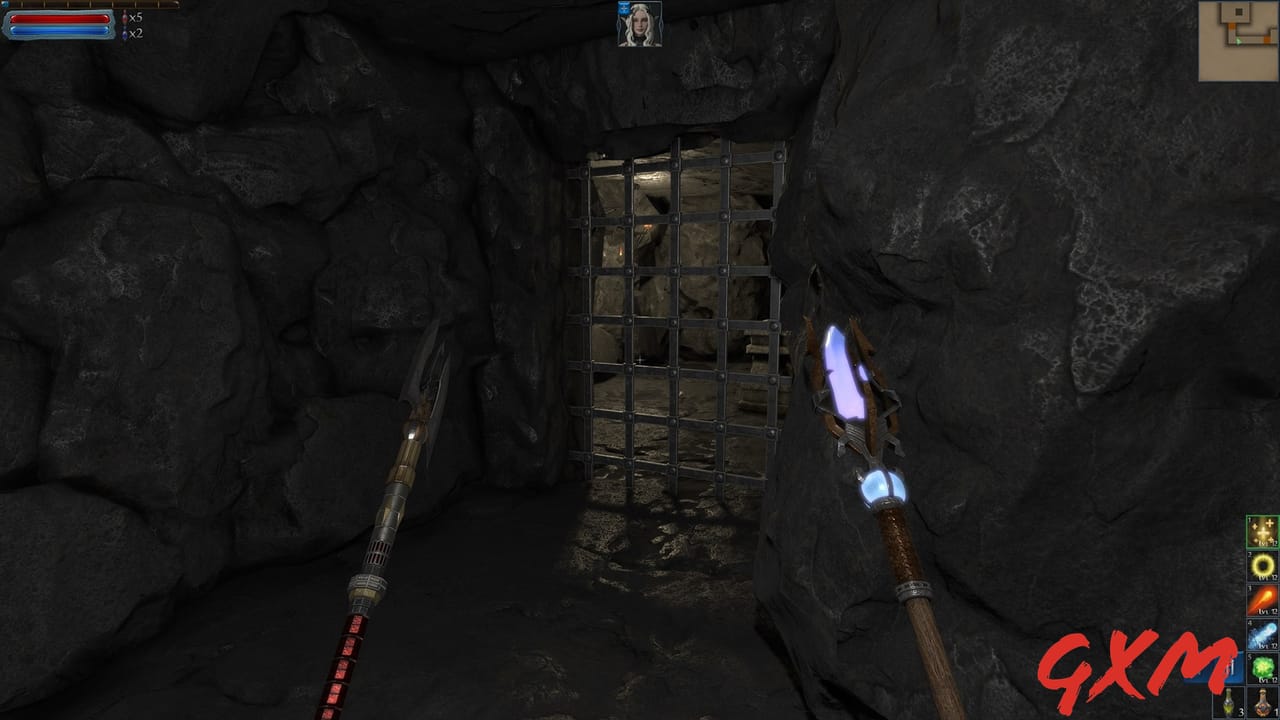The height and width of the screenshot is (720, 1280).
Task: Click the red potion icon beside x5
Action: (x=124, y=18)
